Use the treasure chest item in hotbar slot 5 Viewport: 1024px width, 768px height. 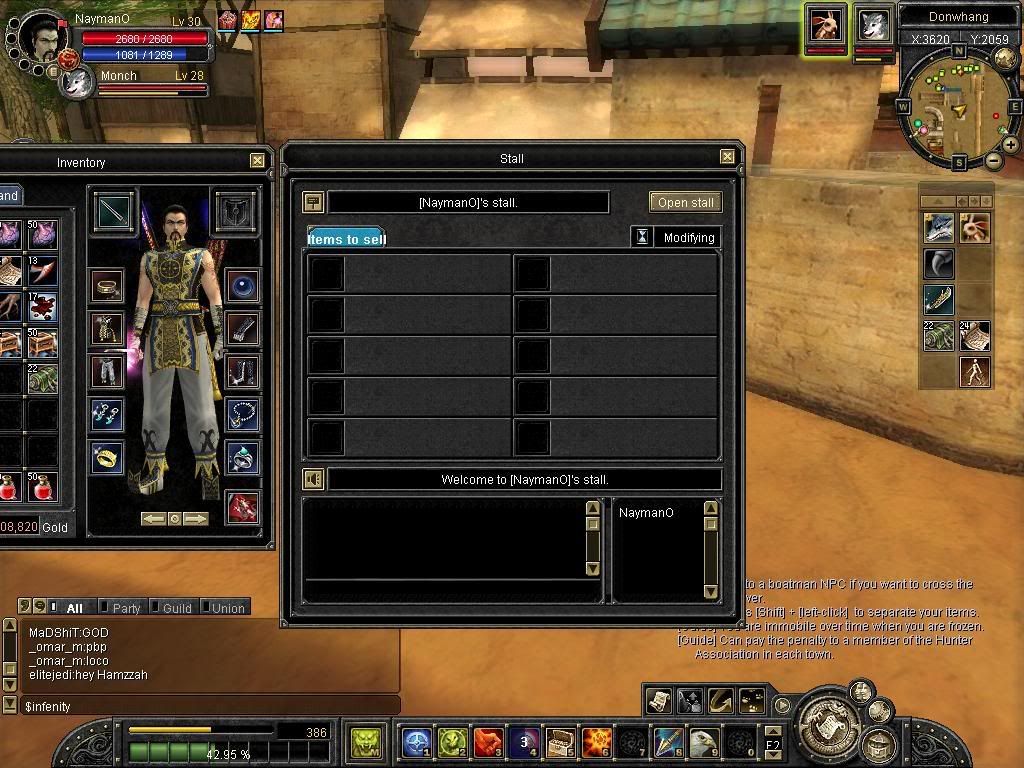click(560, 742)
